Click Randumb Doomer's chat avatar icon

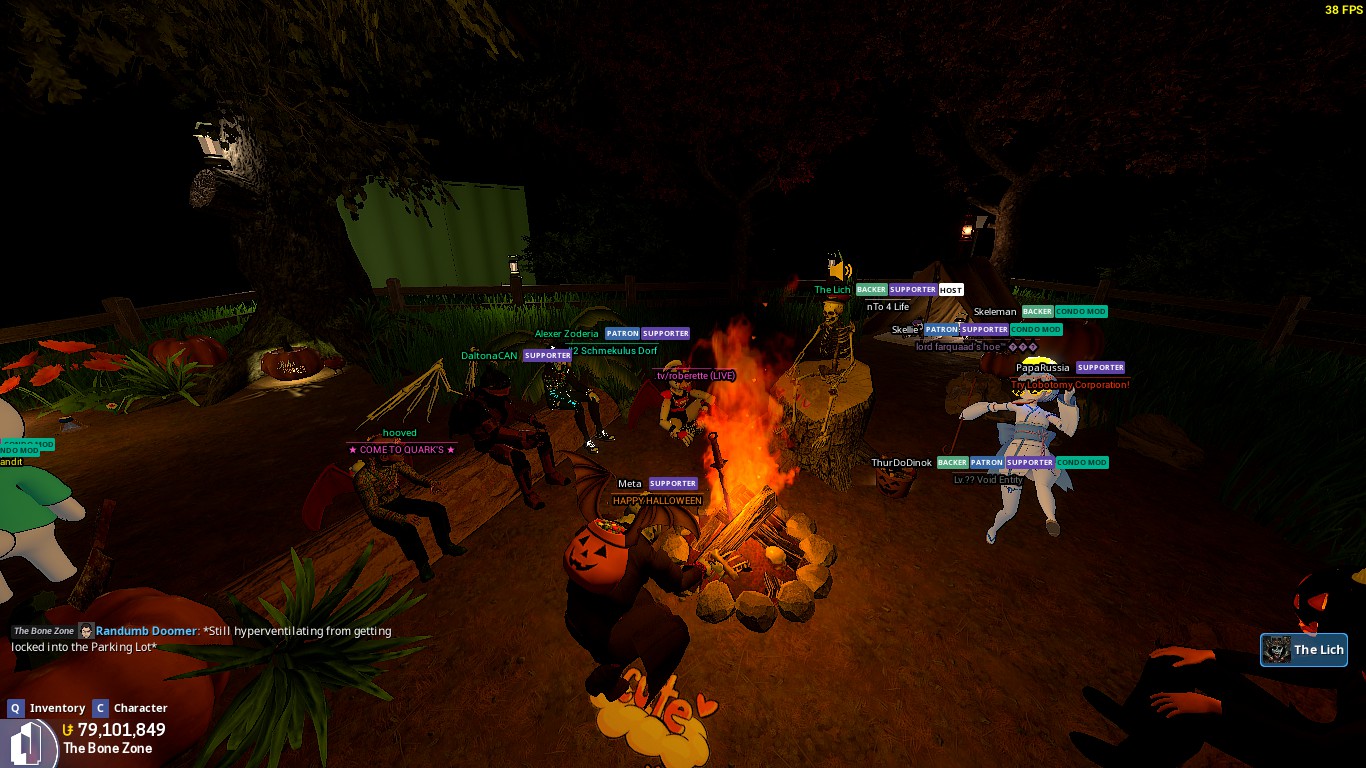pyautogui.click(x=86, y=631)
